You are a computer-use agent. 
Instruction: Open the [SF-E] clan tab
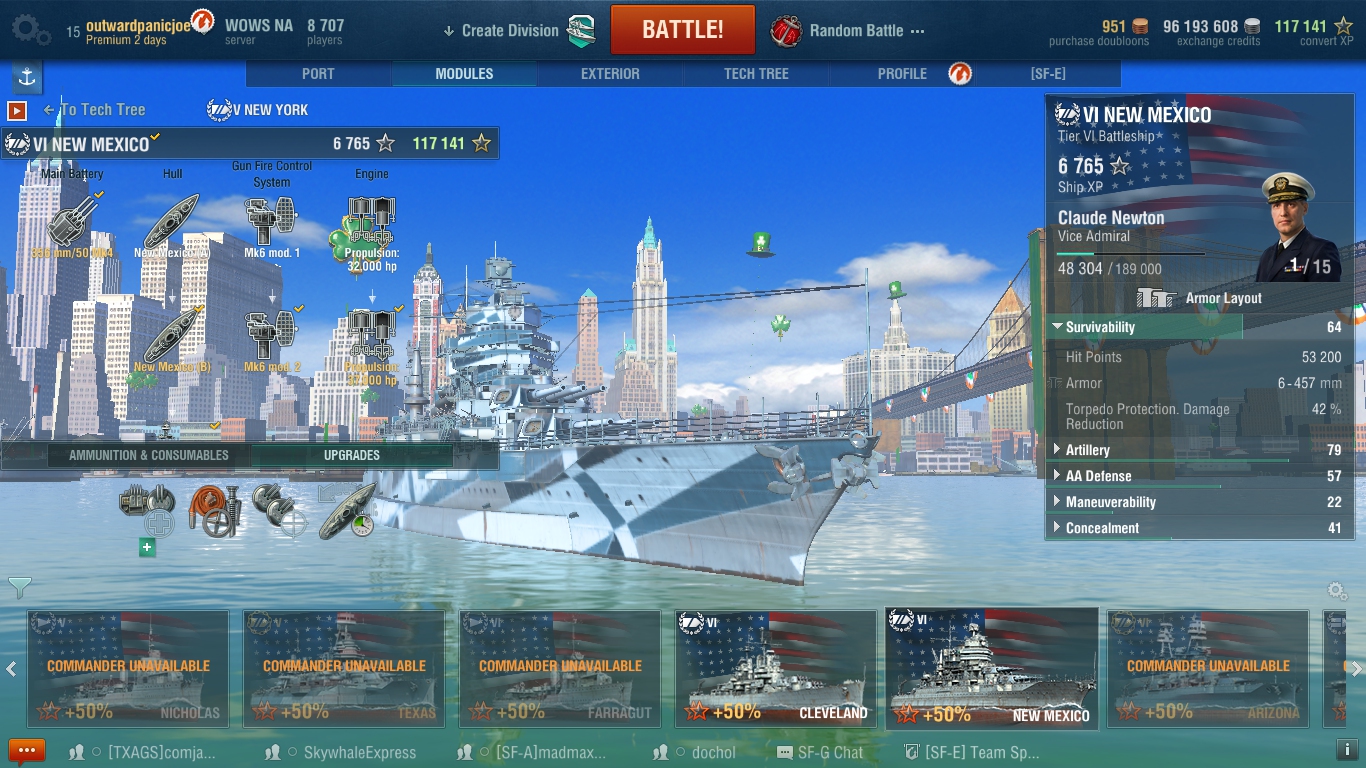(1049, 74)
